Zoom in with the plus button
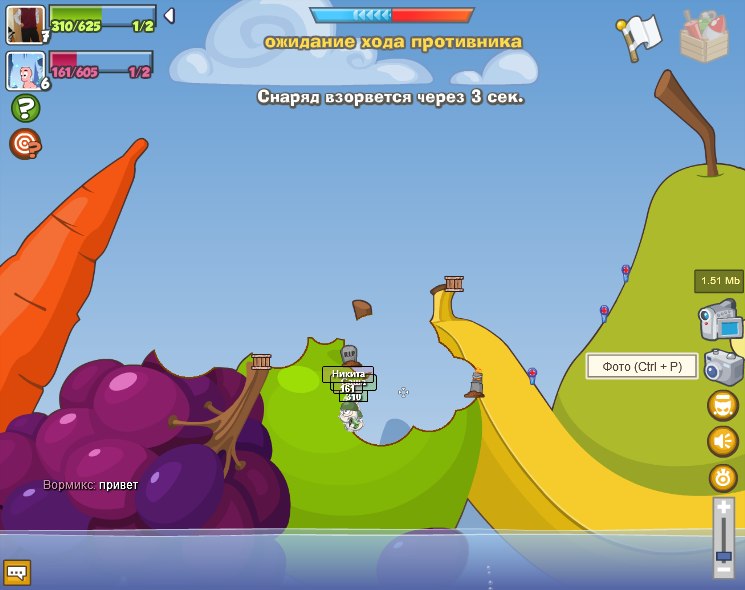Screen dimensions: 745x590 [x=723, y=509]
